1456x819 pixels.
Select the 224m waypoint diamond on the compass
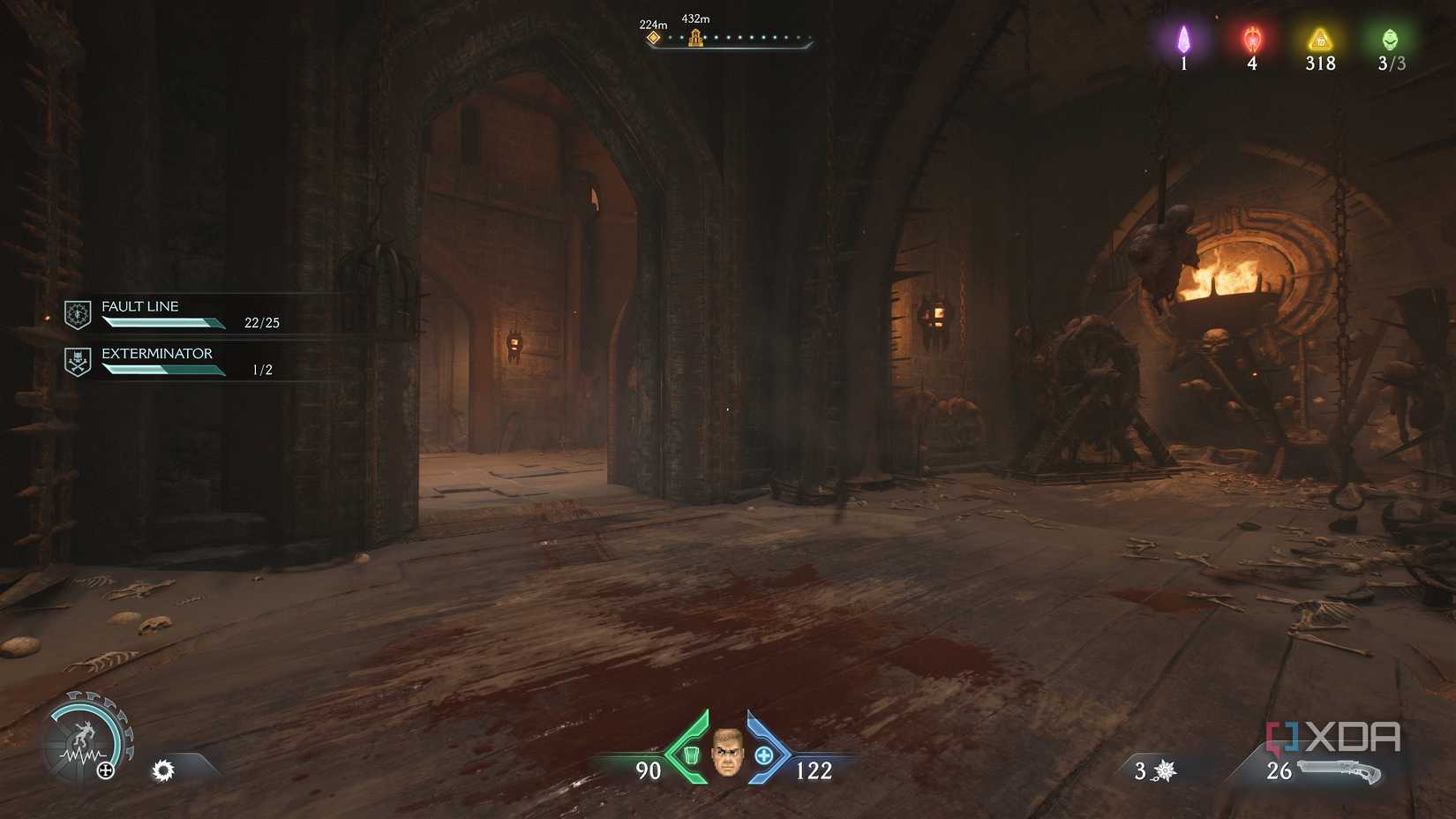pyautogui.click(x=653, y=37)
